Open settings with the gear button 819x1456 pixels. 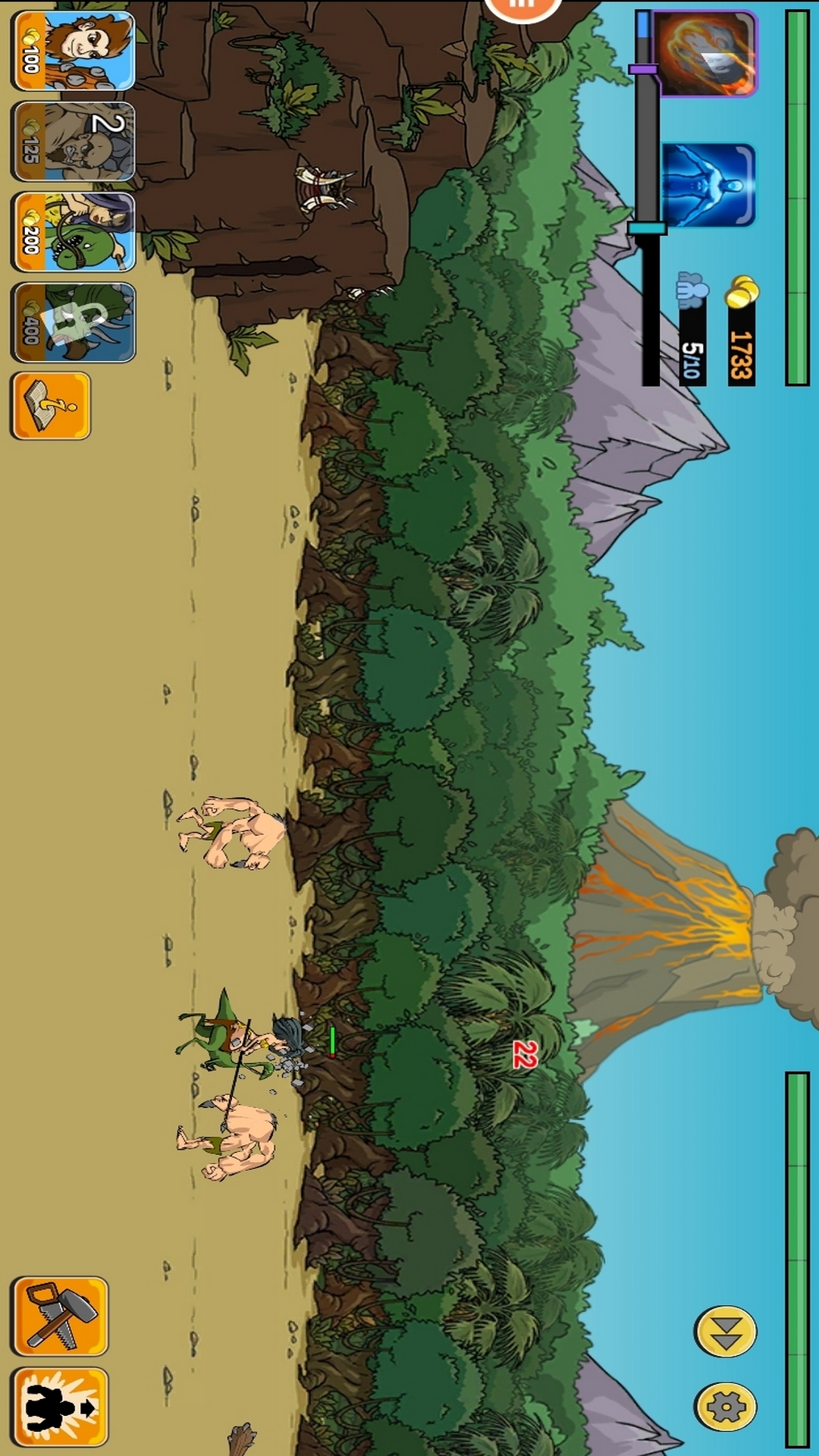[x=725, y=1407]
